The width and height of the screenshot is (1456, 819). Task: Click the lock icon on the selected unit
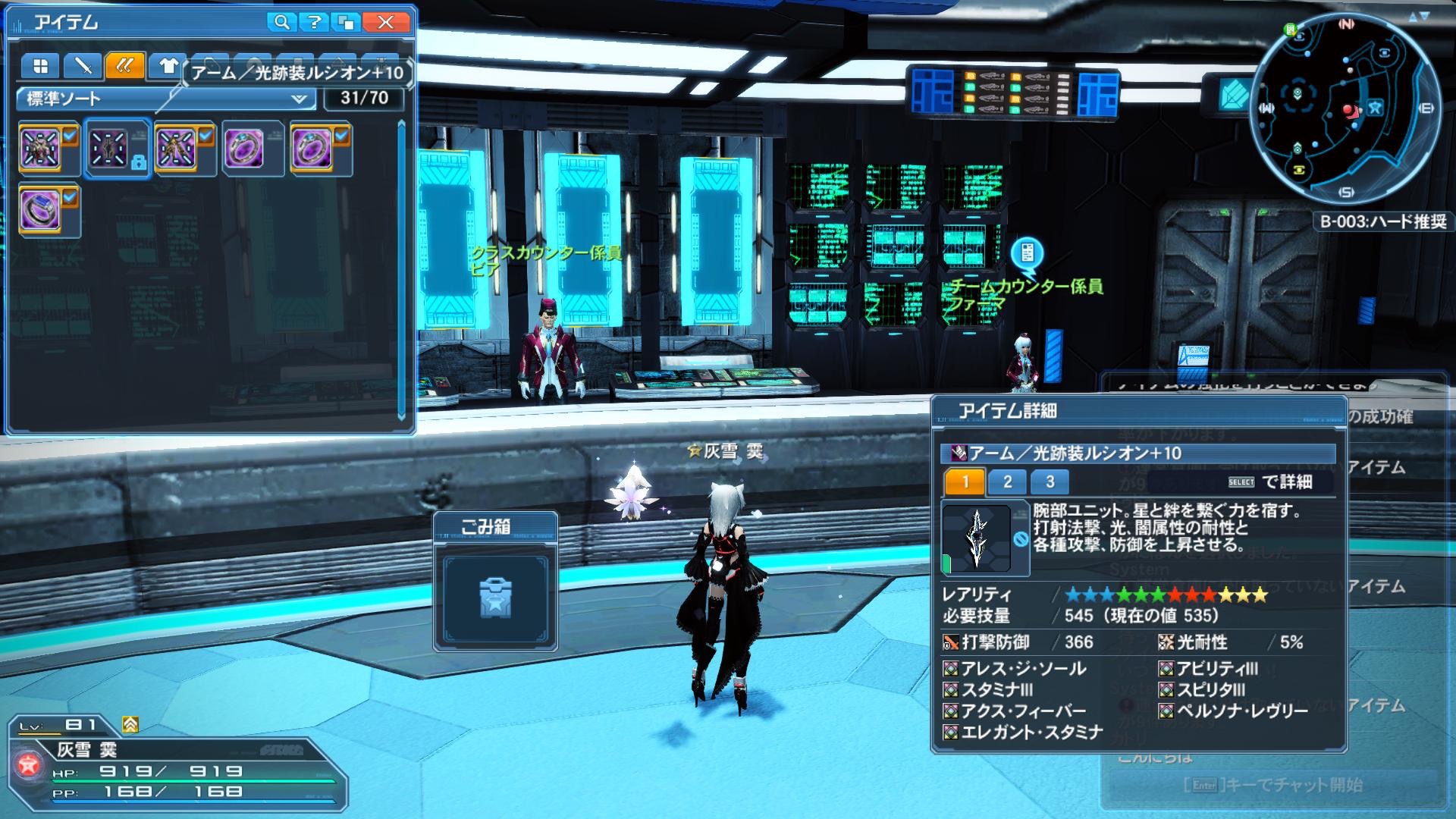pyautogui.click(x=139, y=162)
